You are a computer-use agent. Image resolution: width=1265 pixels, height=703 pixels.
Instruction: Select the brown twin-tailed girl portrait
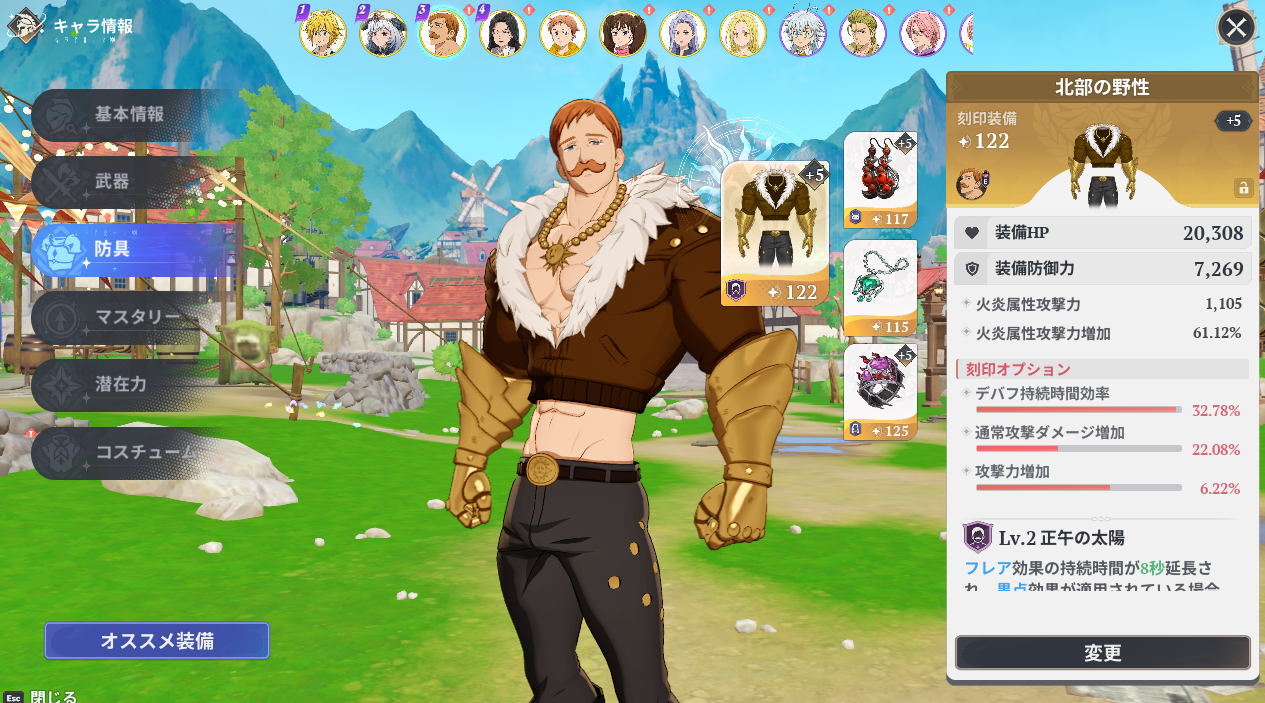coord(623,33)
